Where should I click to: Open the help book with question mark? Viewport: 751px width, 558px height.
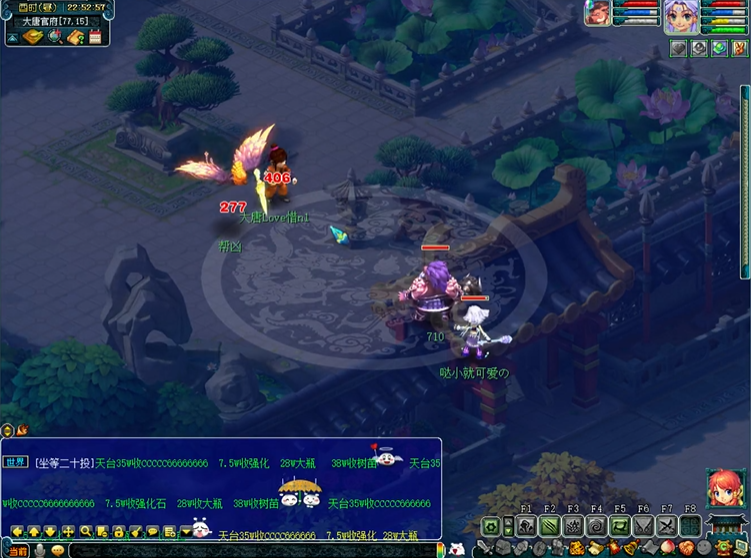[x=75, y=37]
